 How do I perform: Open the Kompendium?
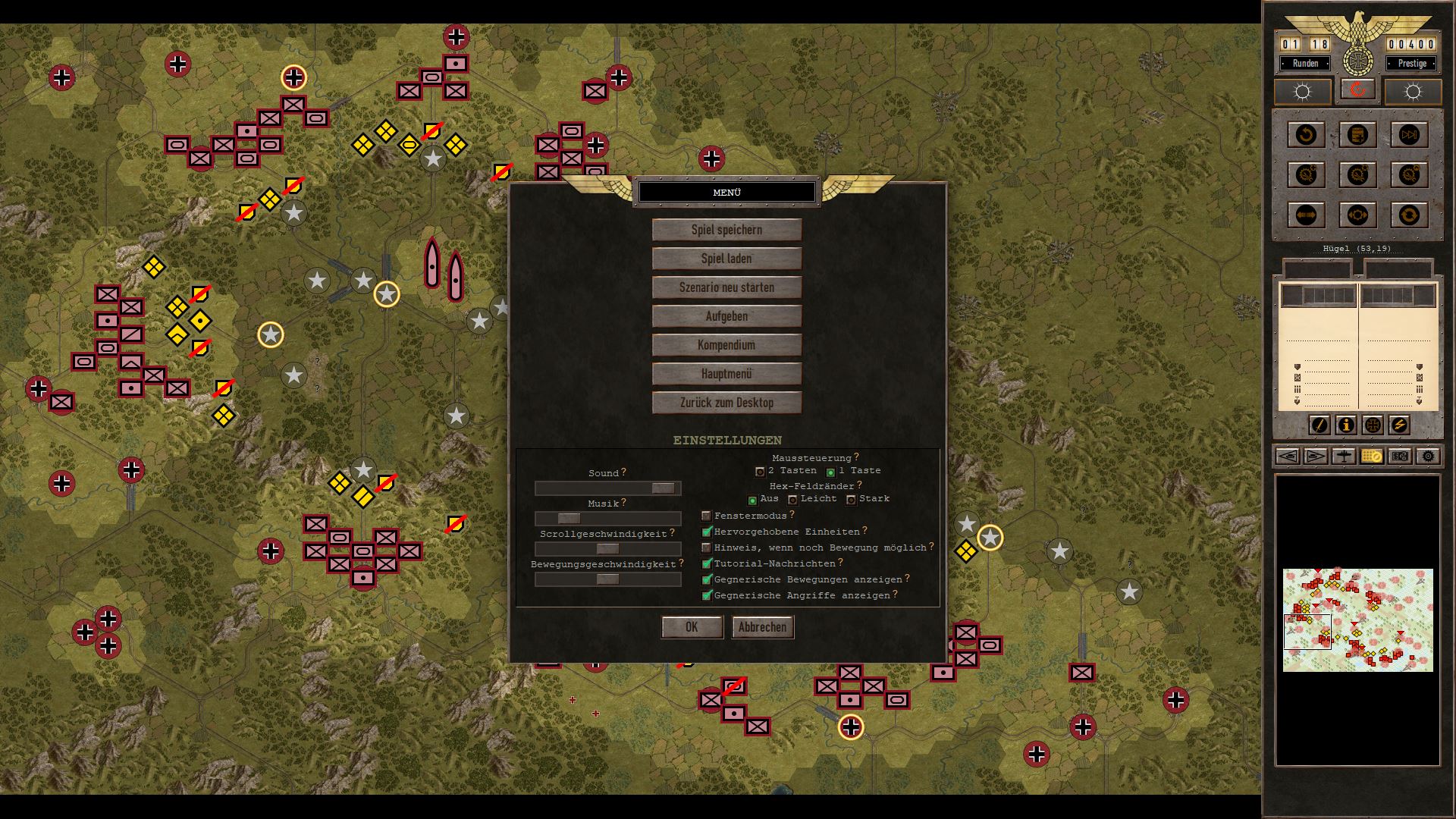tap(726, 345)
